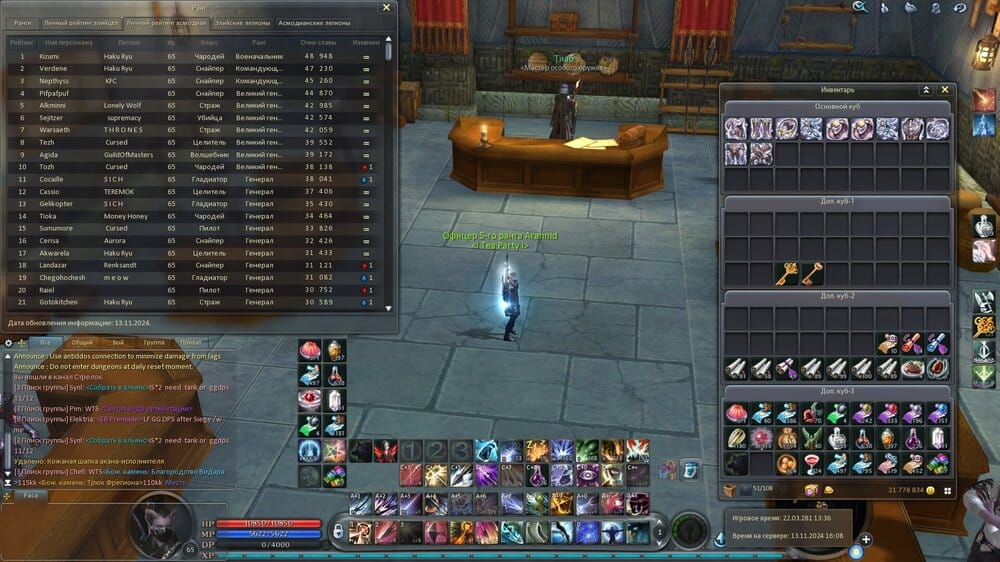Open the Личный рейтинг элийцев tab
This screenshot has height=562, width=1000.
click(80, 22)
